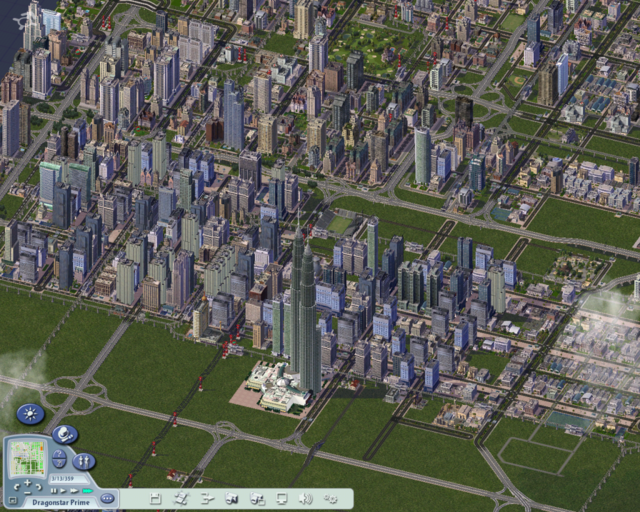
Task: Open My Sim mode with two figures
Action: tap(84, 461)
